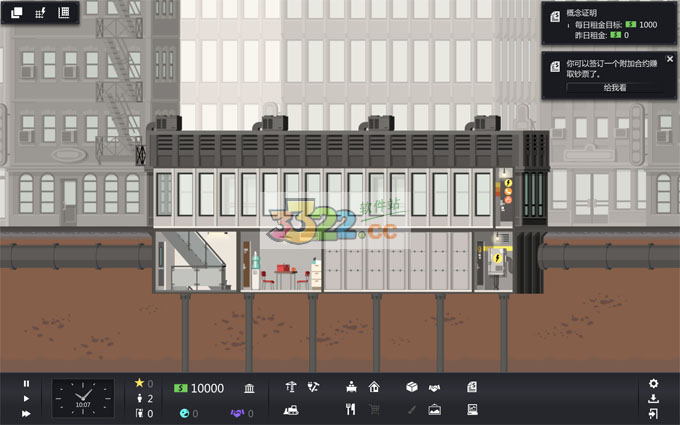Select the cube box services tool
Image resolution: width=680 pixels, height=425 pixels.
coord(411,387)
